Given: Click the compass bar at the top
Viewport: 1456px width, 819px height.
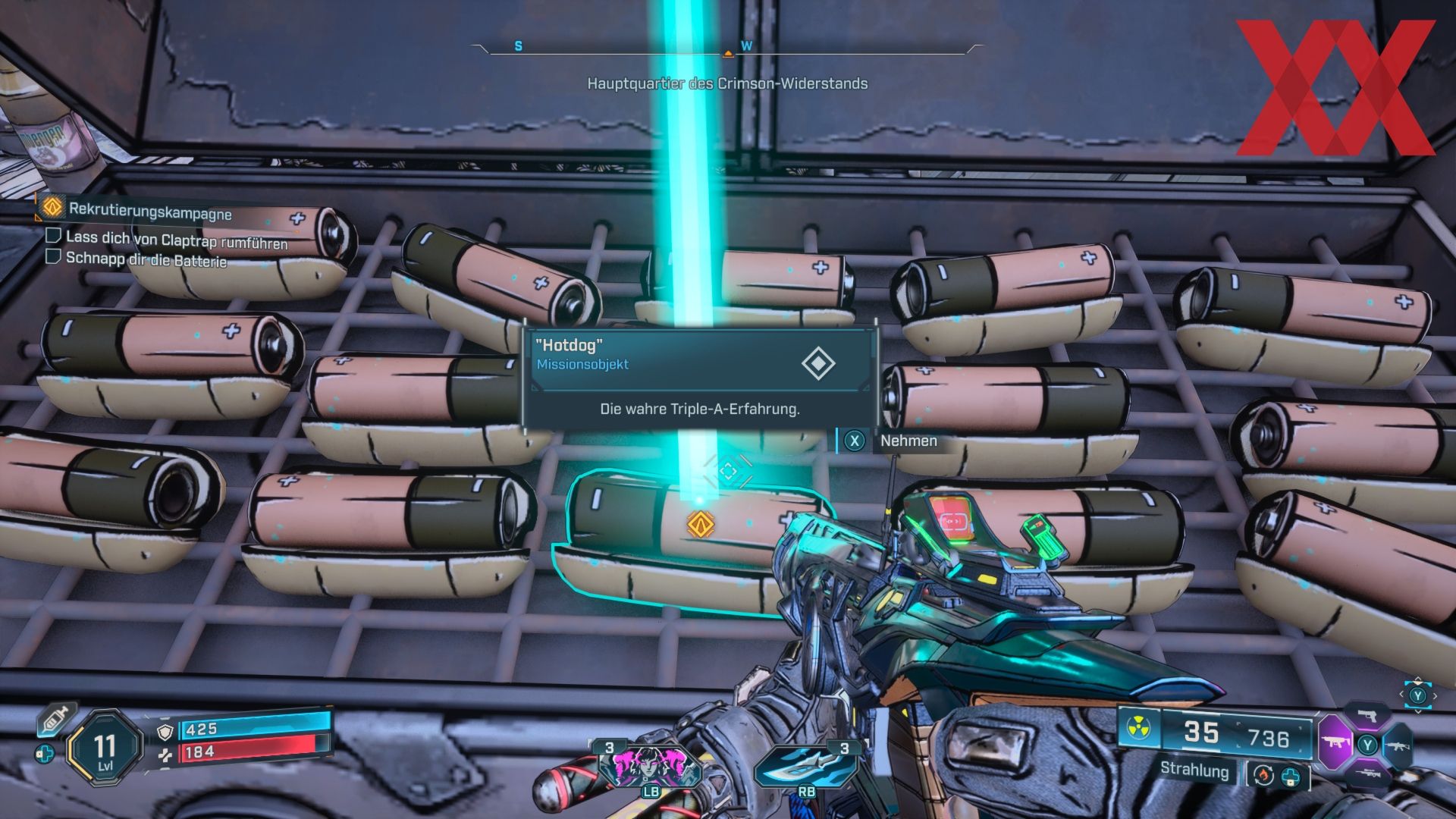Looking at the screenshot, I should coord(727,49).
